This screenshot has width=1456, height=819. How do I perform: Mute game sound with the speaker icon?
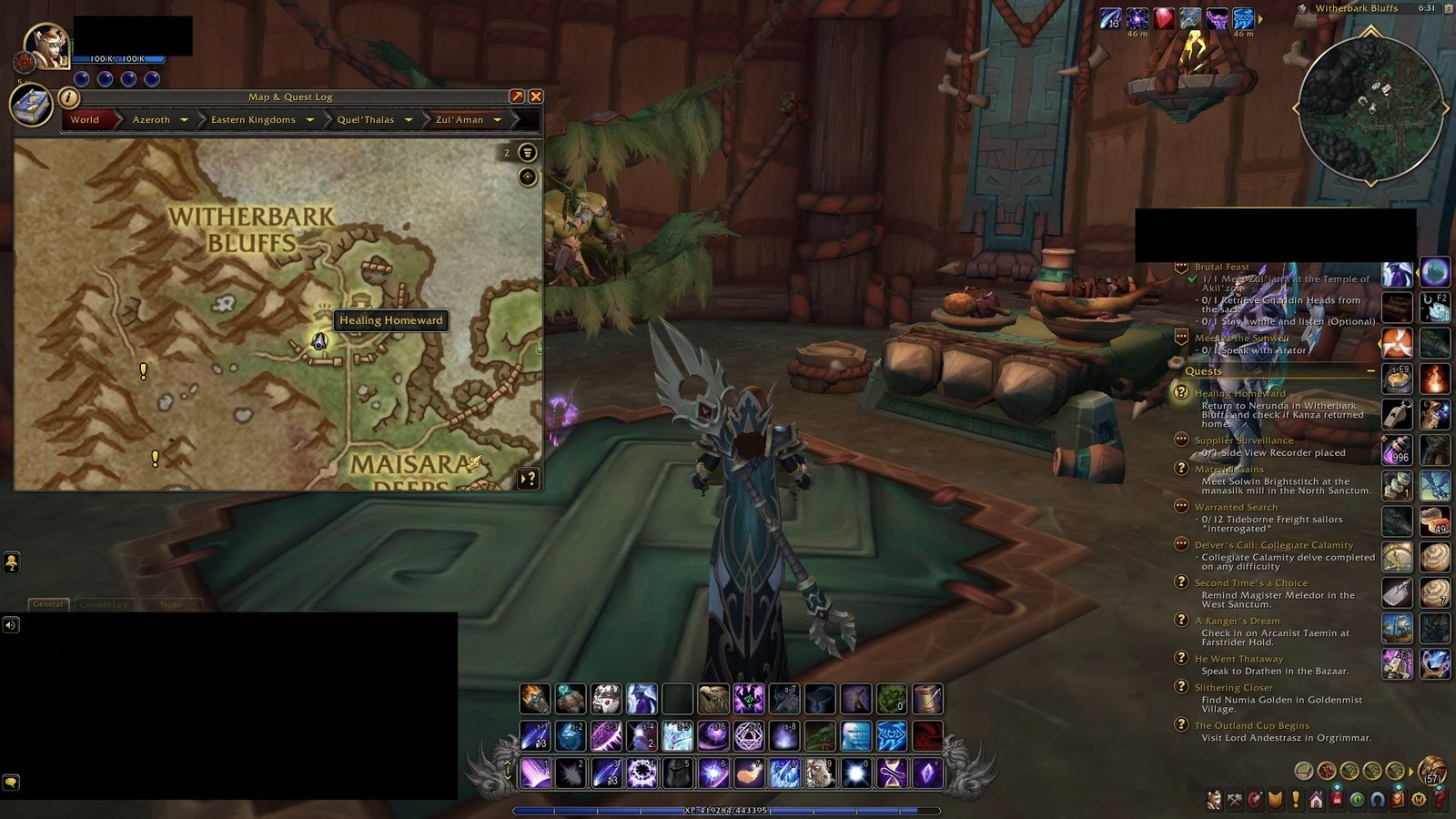tap(11, 625)
